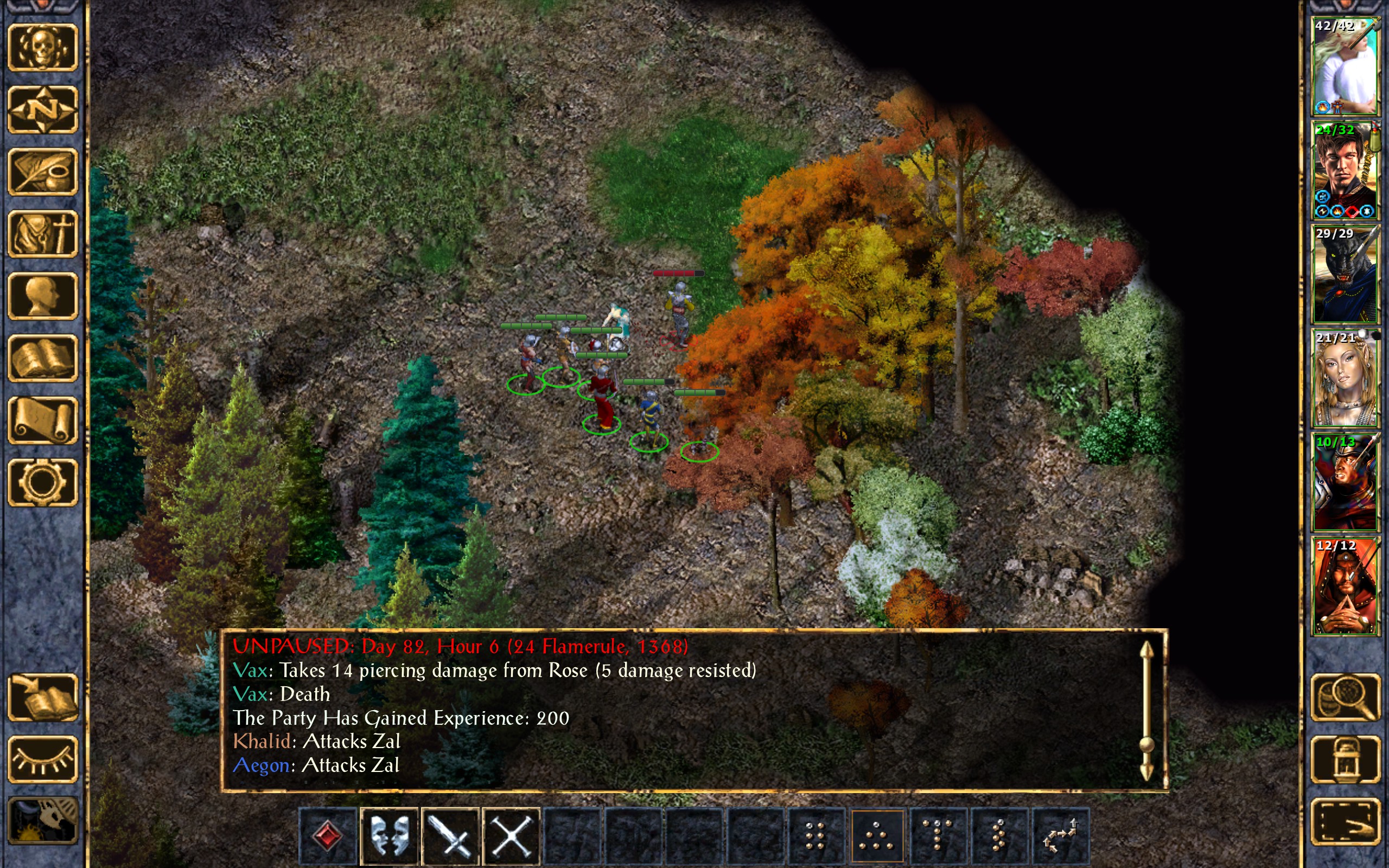Image resolution: width=1389 pixels, height=868 pixels.
Task: Click the gold skull button in the sidebar
Action: (x=42, y=47)
